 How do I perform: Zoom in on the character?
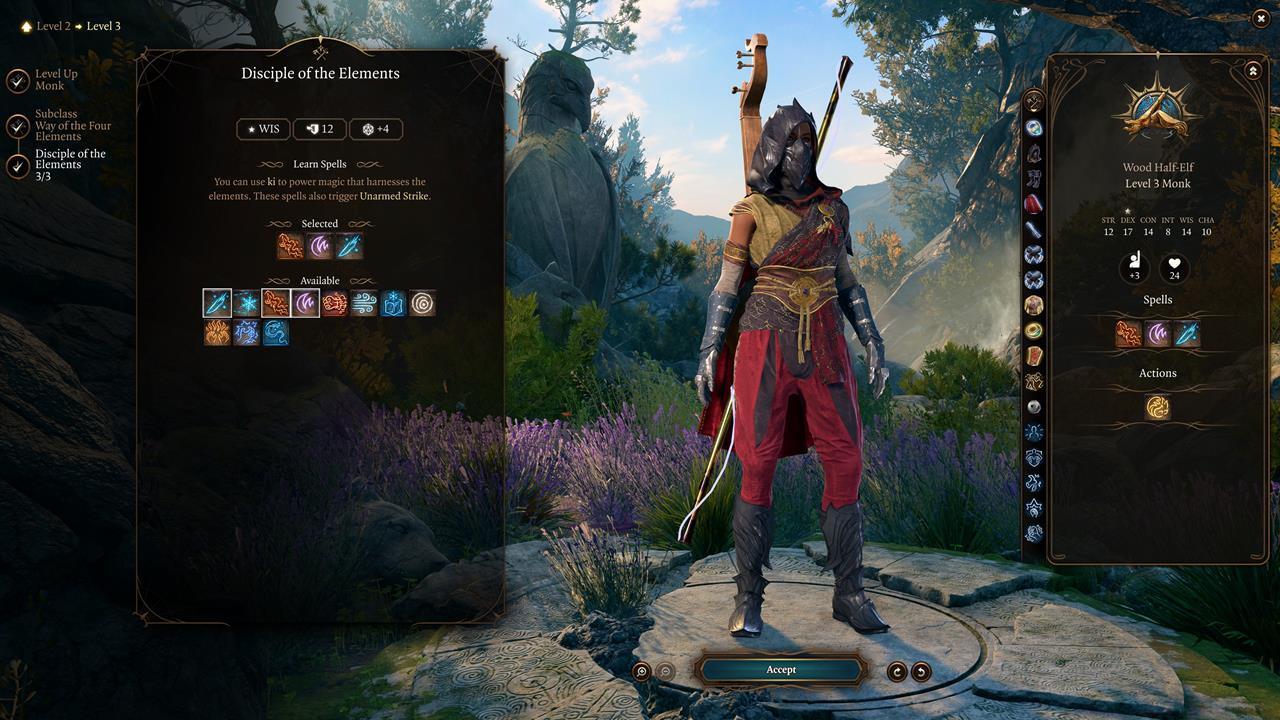[642, 671]
